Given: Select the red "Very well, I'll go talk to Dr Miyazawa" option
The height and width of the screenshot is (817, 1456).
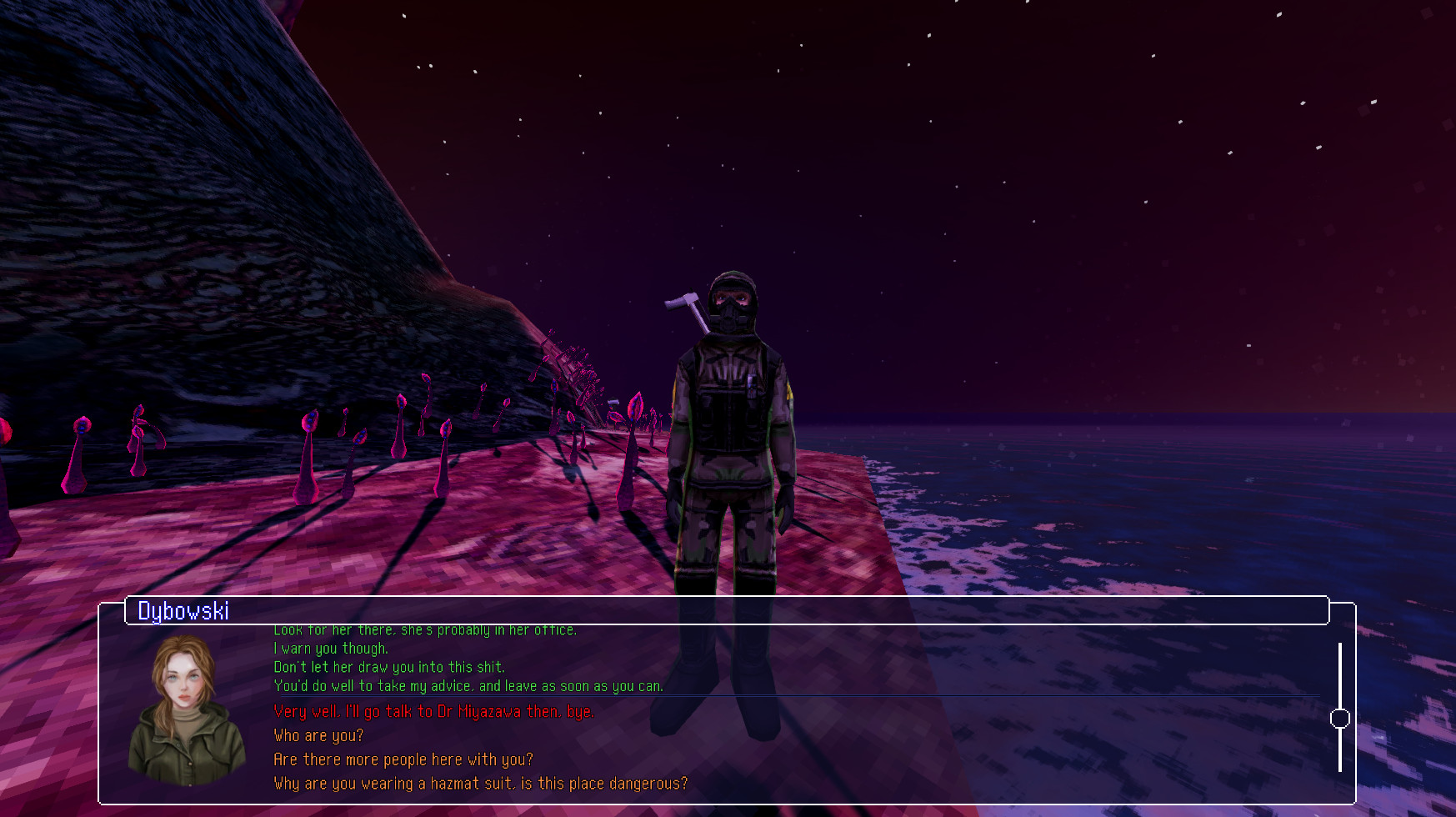Looking at the screenshot, I should tap(433, 711).
